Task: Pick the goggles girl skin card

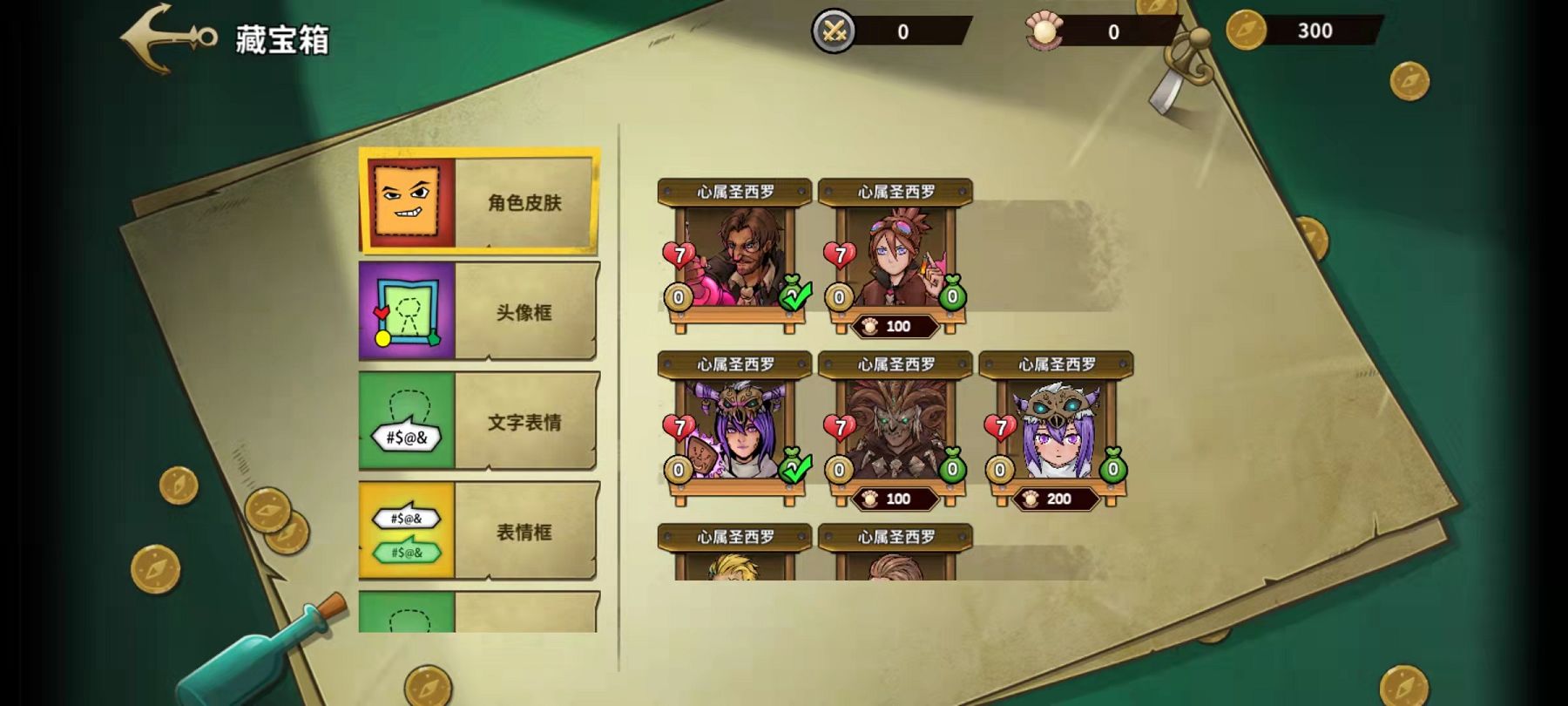Action: (x=895, y=255)
